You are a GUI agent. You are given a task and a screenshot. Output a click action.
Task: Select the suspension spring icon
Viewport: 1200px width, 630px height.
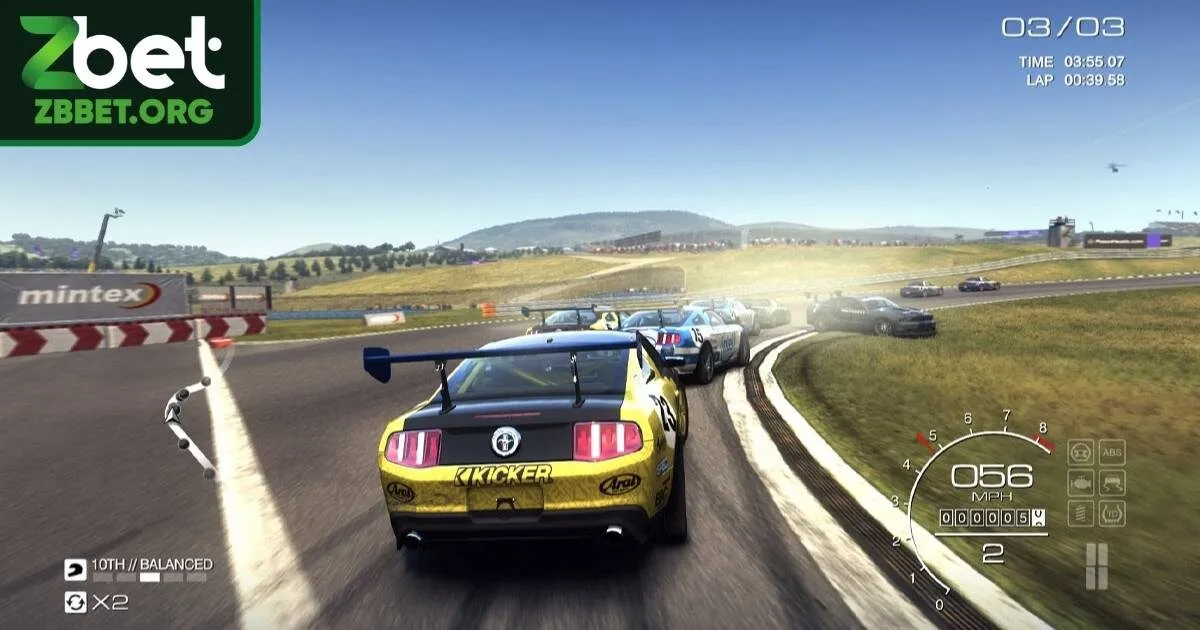coord(1081,514)
